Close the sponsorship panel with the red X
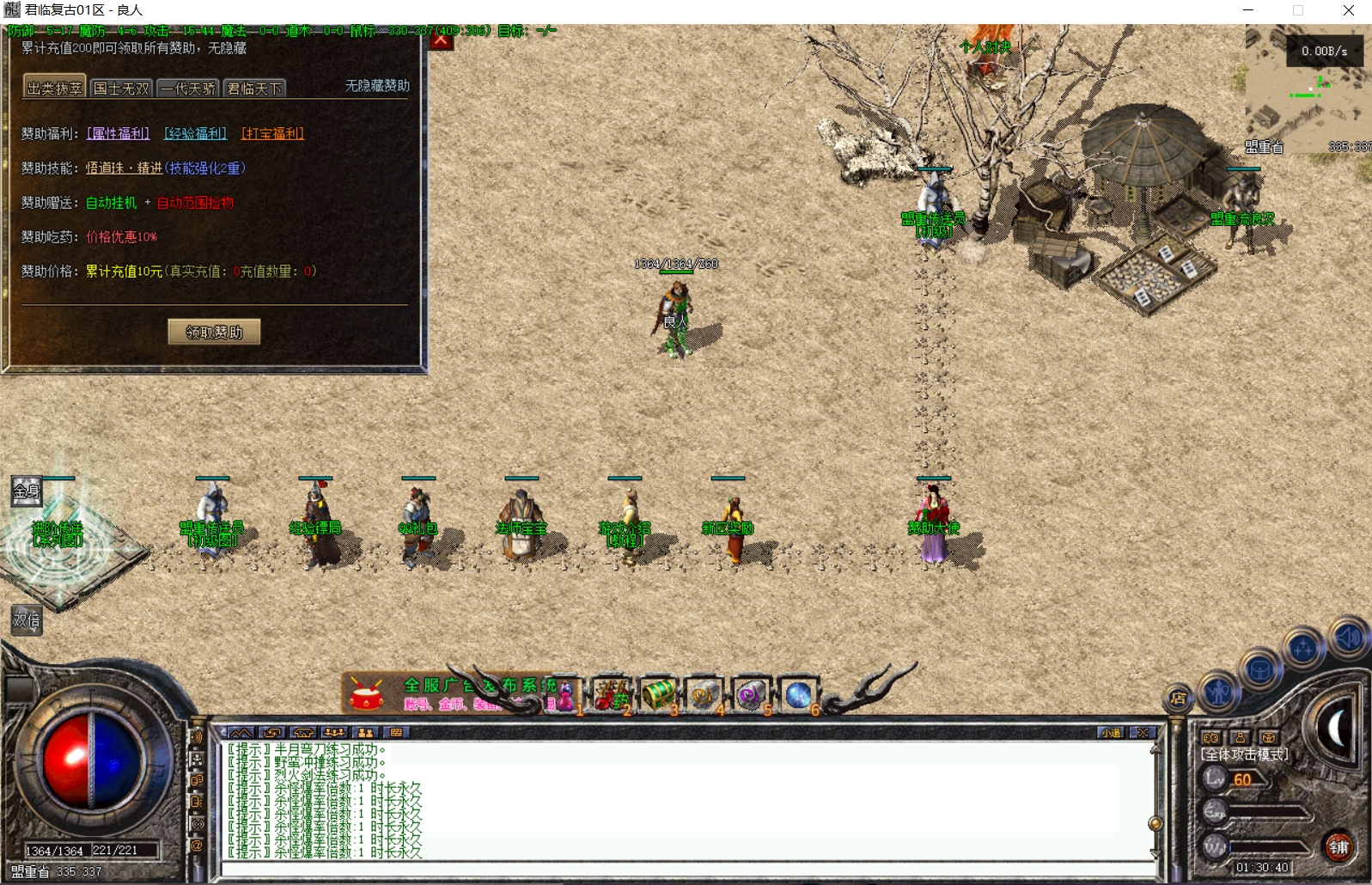Screen dimensions: 1372x885 coord(441,40)
